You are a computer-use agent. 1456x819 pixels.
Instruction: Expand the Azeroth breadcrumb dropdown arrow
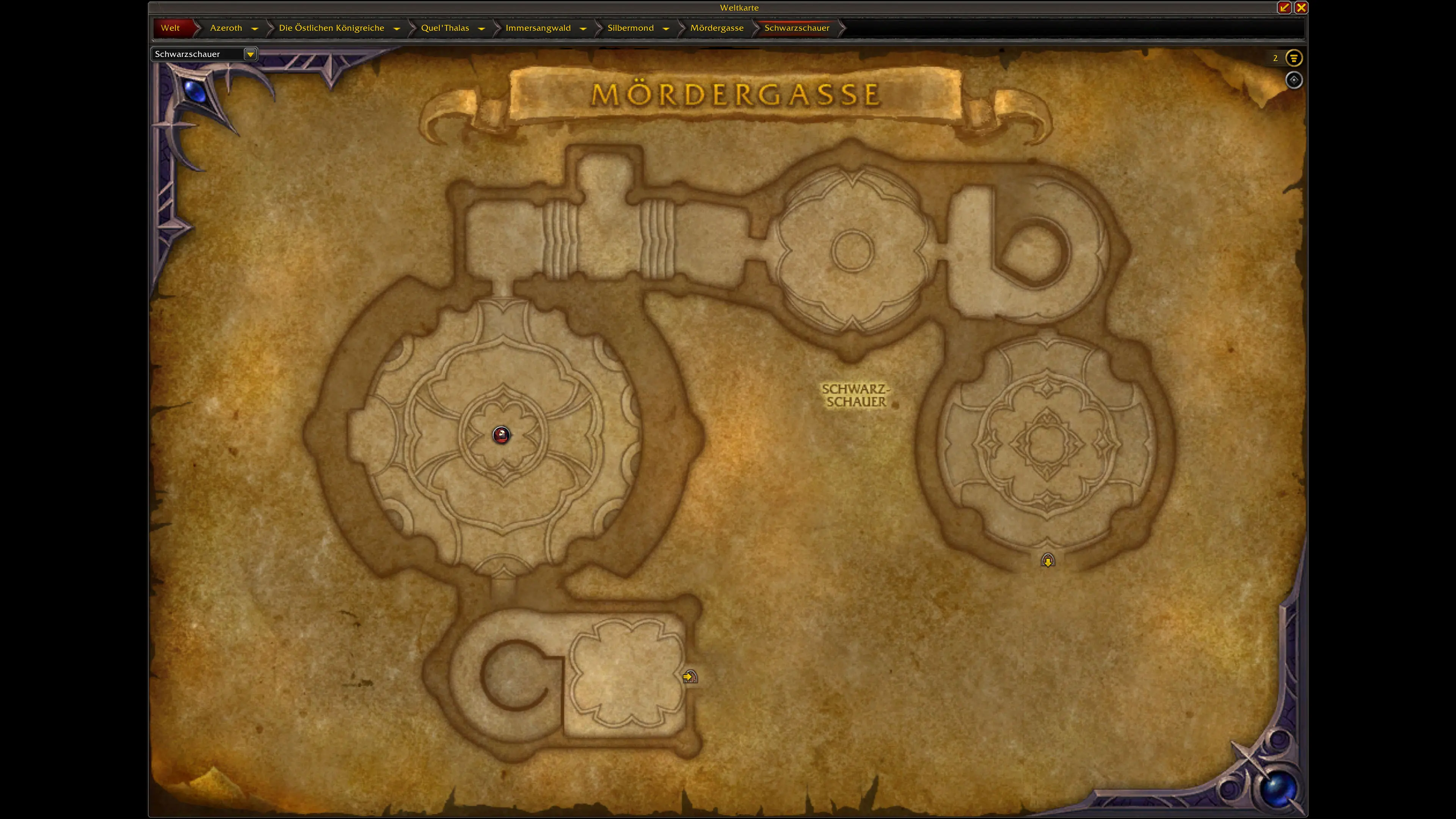(255, 28)
